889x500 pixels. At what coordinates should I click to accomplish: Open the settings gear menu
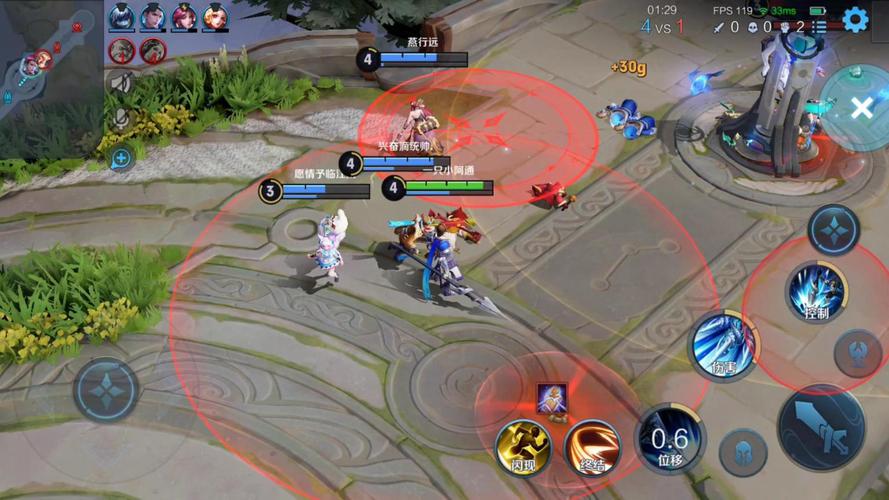[855, 19]
